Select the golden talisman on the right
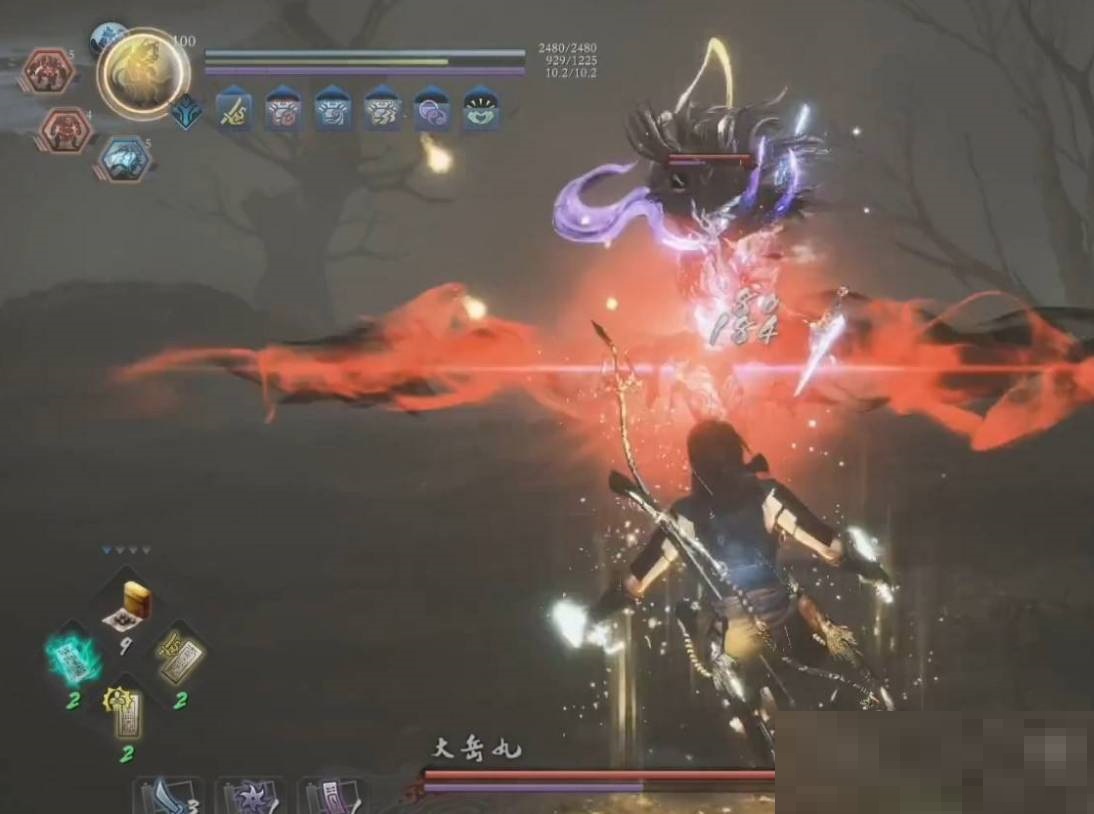Image resolution: width=1094 pixels, height=814 pixels. point(180,656)
